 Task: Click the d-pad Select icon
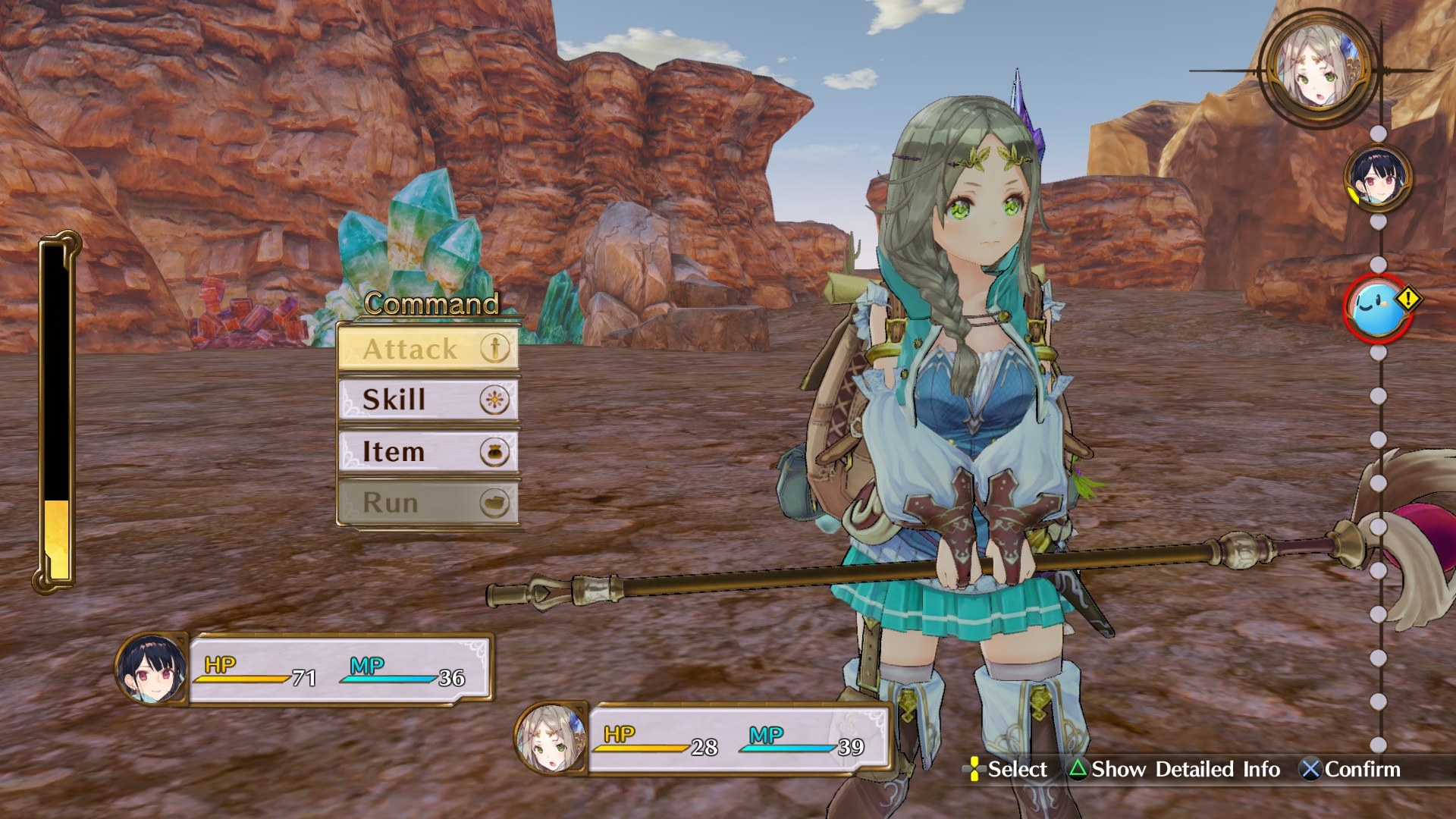click(974, 770)
